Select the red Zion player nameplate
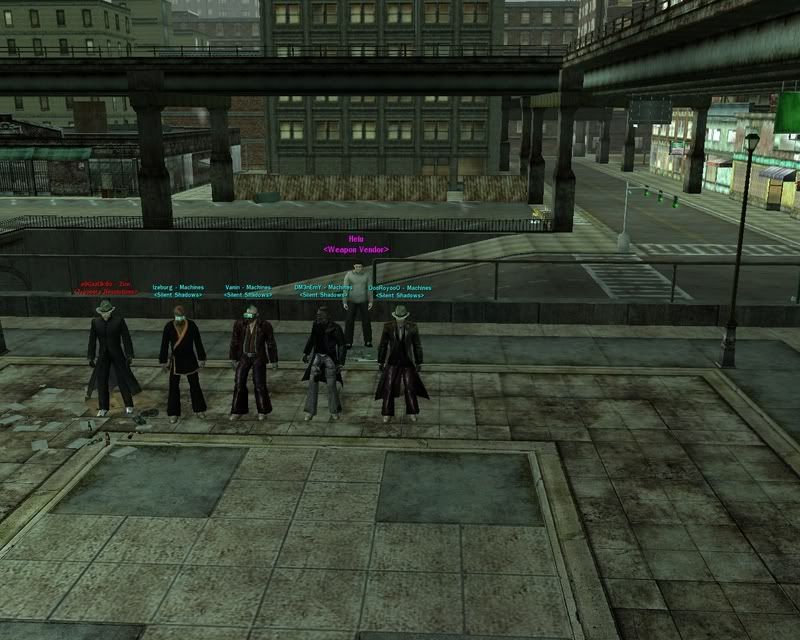 (106, 291)
